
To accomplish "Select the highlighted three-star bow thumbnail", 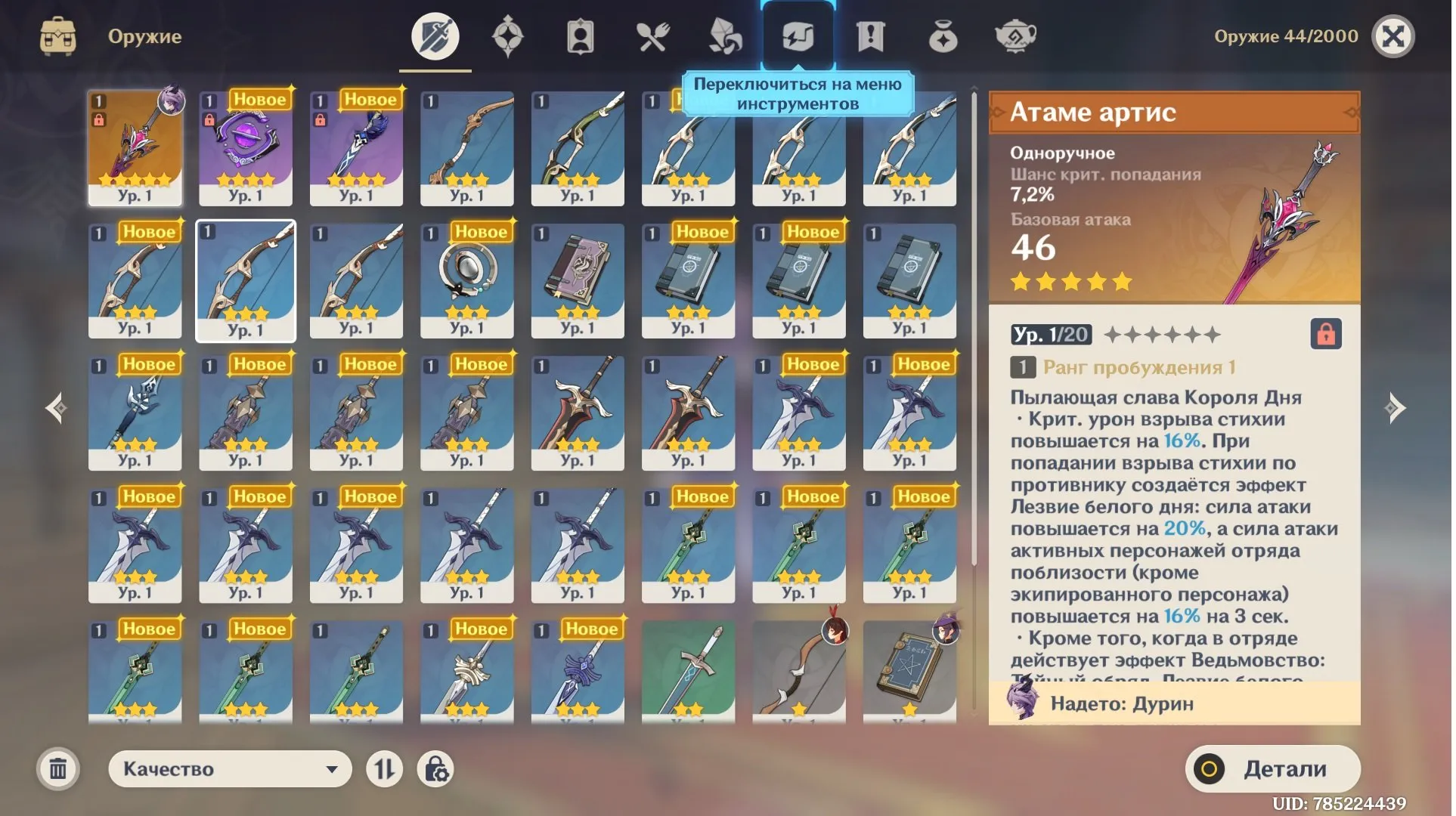I will [246, 280].
